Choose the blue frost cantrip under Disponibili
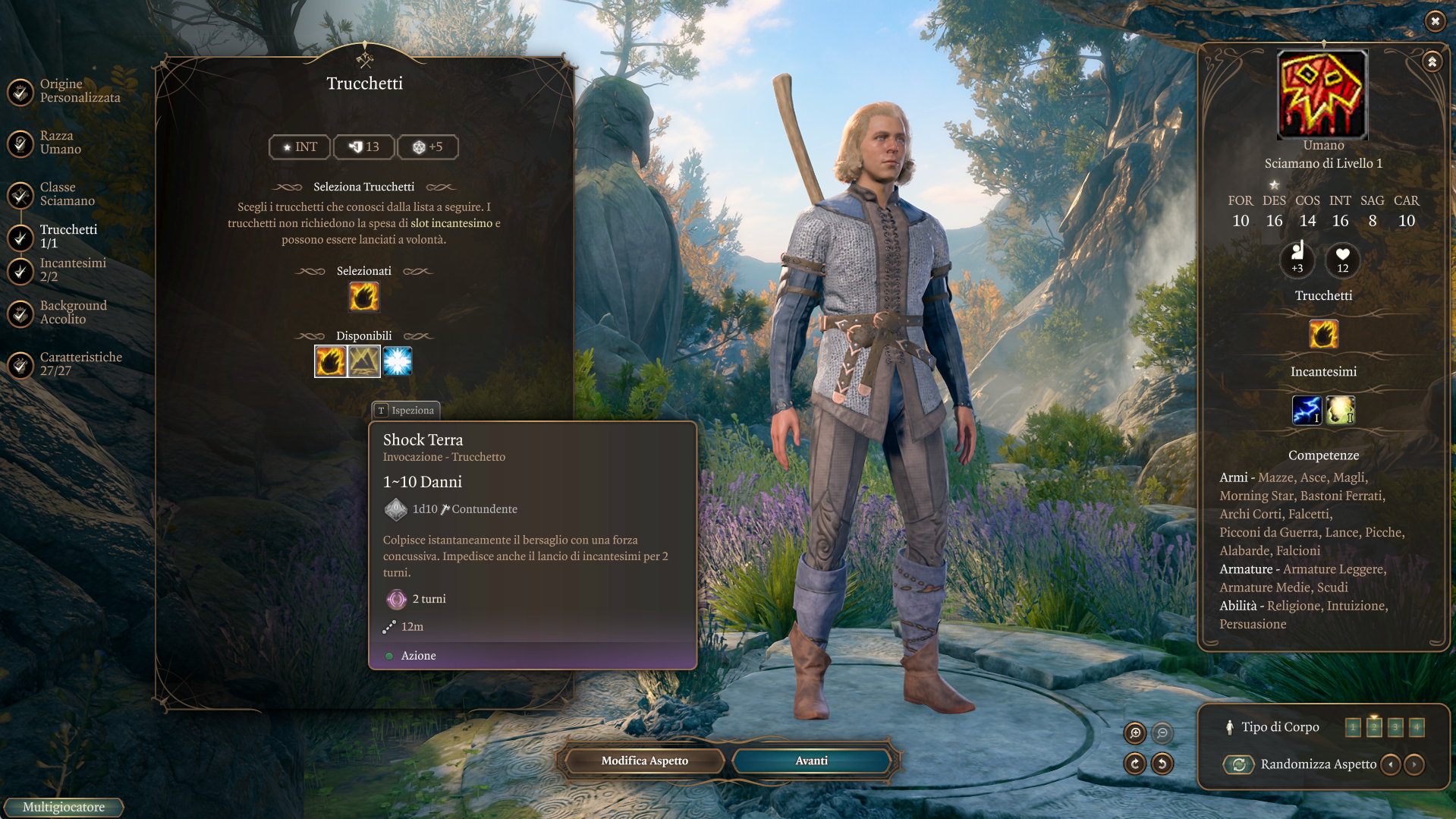The height and width of the screenshot is (819, 1456). click(398, 362)
